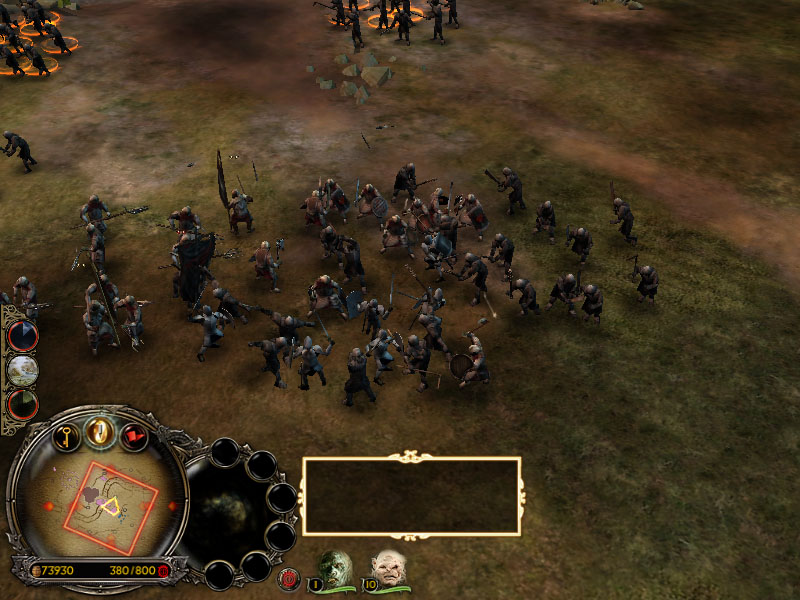Screen dimensions: 800x600
Task: Click the red flag icon
Action: [134, 436]
